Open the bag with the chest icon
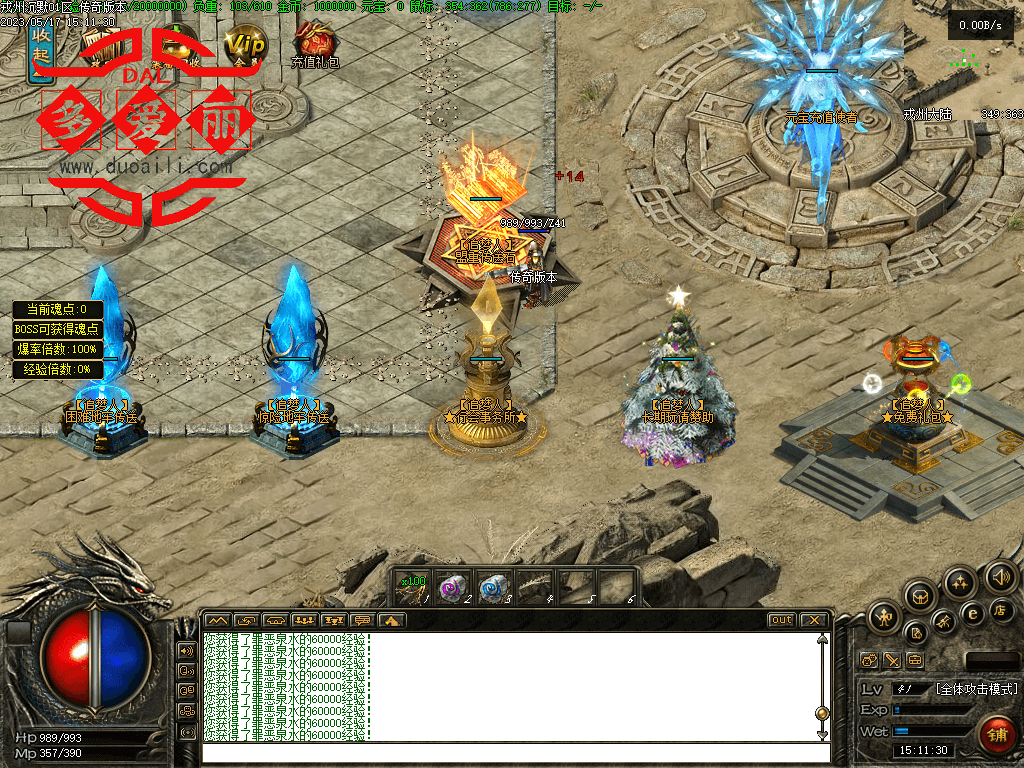 (921, 597)
